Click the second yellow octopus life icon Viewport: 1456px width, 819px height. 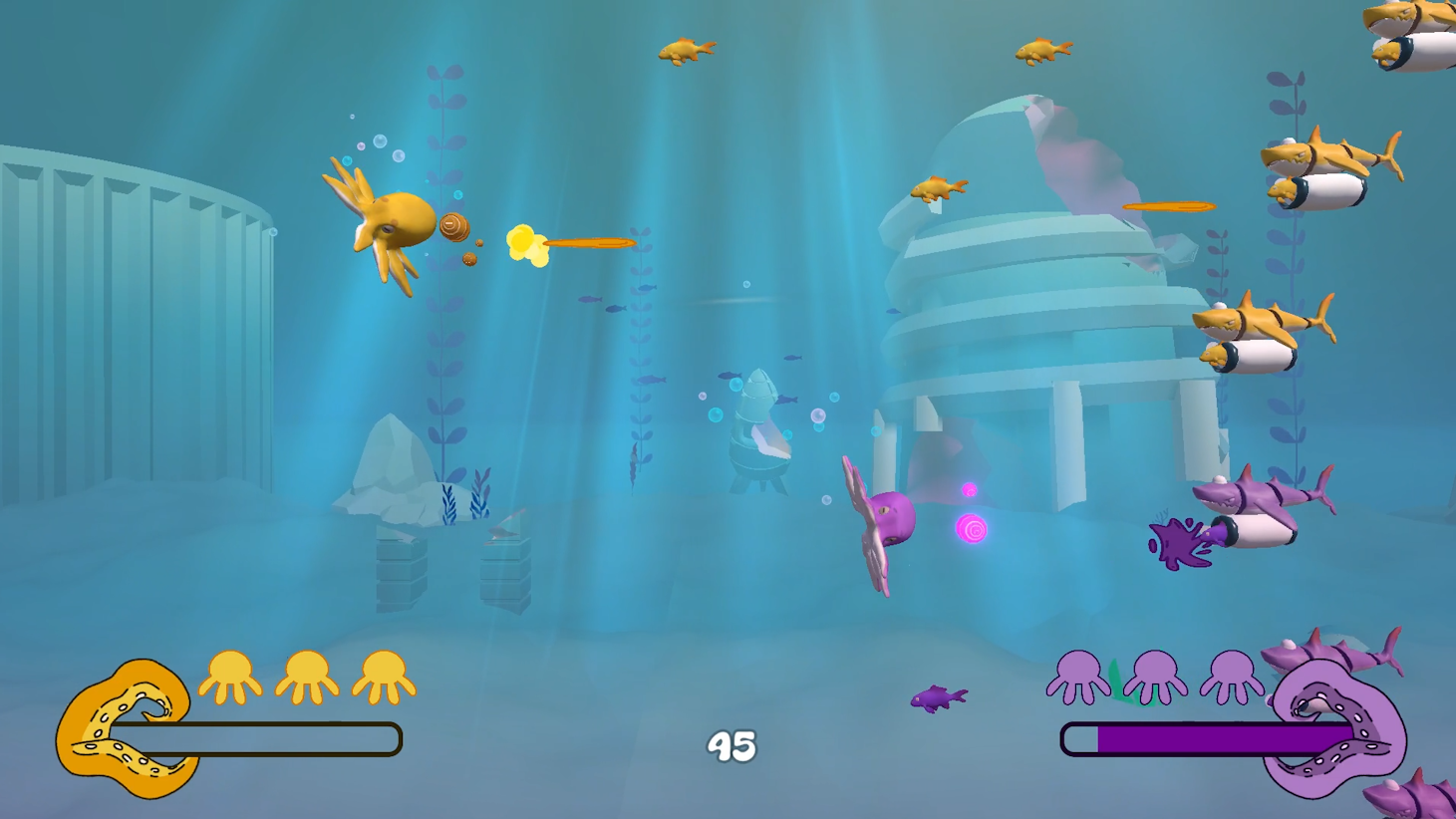[305, 676]
